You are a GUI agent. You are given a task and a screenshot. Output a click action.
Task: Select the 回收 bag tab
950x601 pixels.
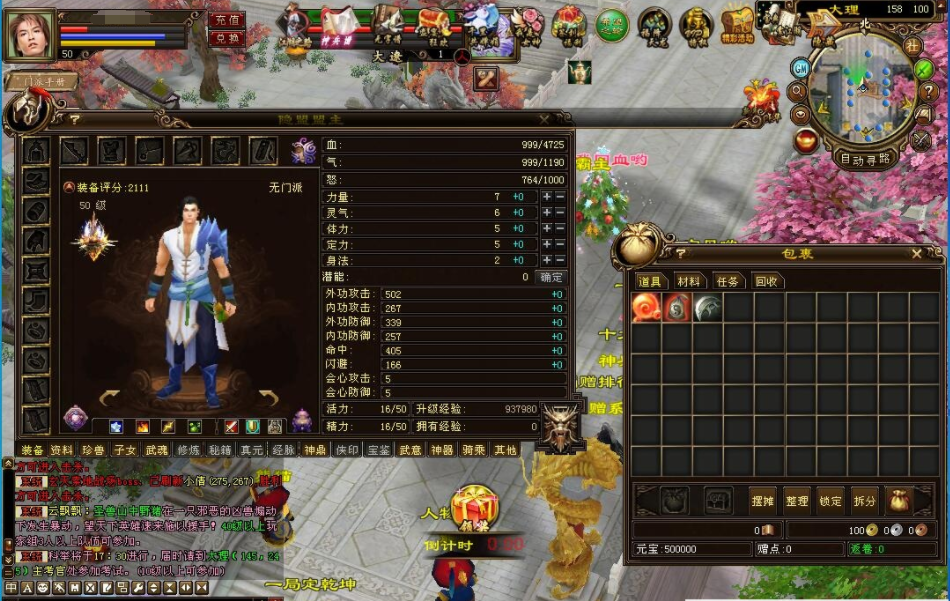766,282
